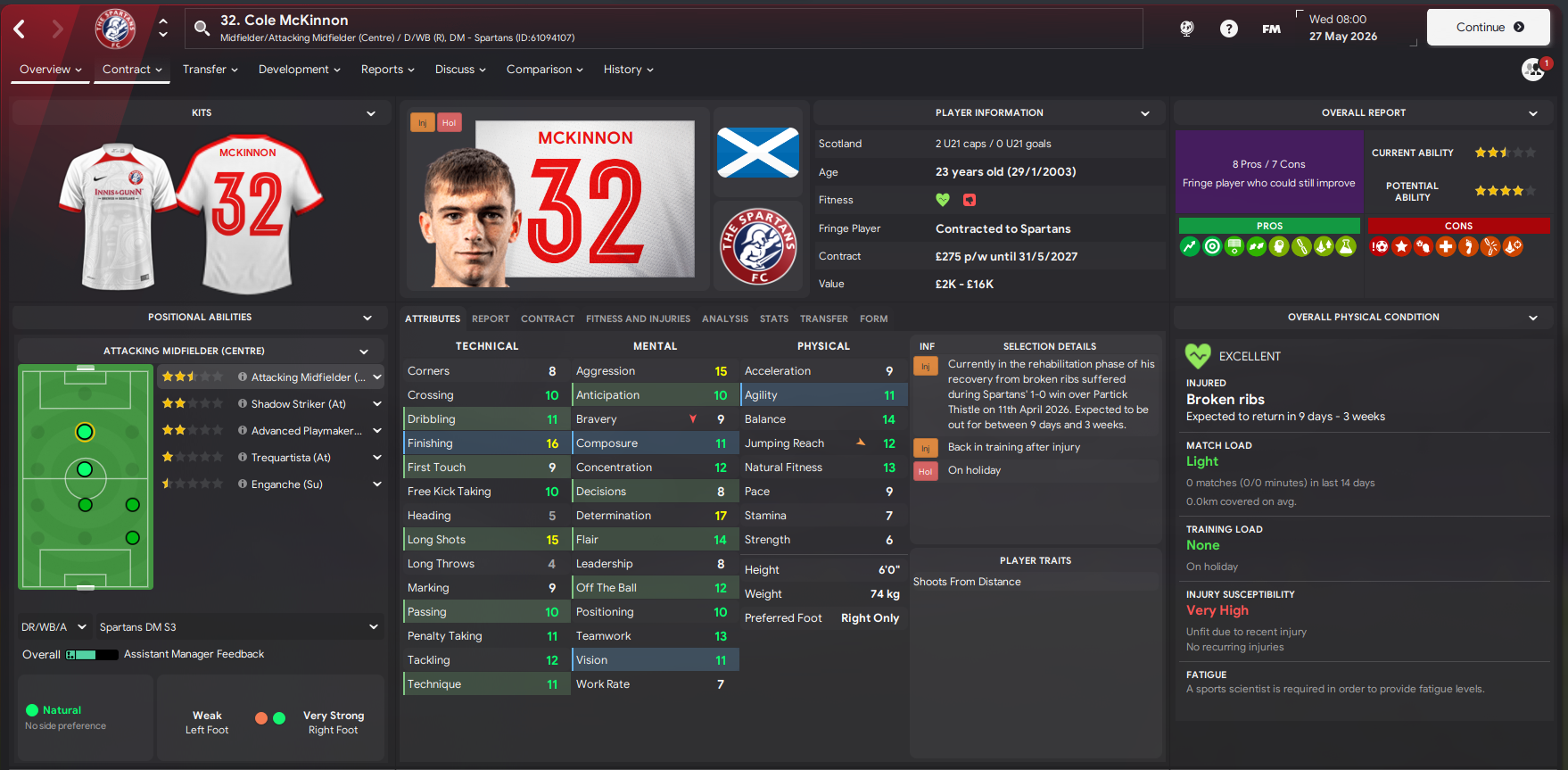Select the Shadow Striker (At) role
1568x770 pixels.
pos(298,404)
